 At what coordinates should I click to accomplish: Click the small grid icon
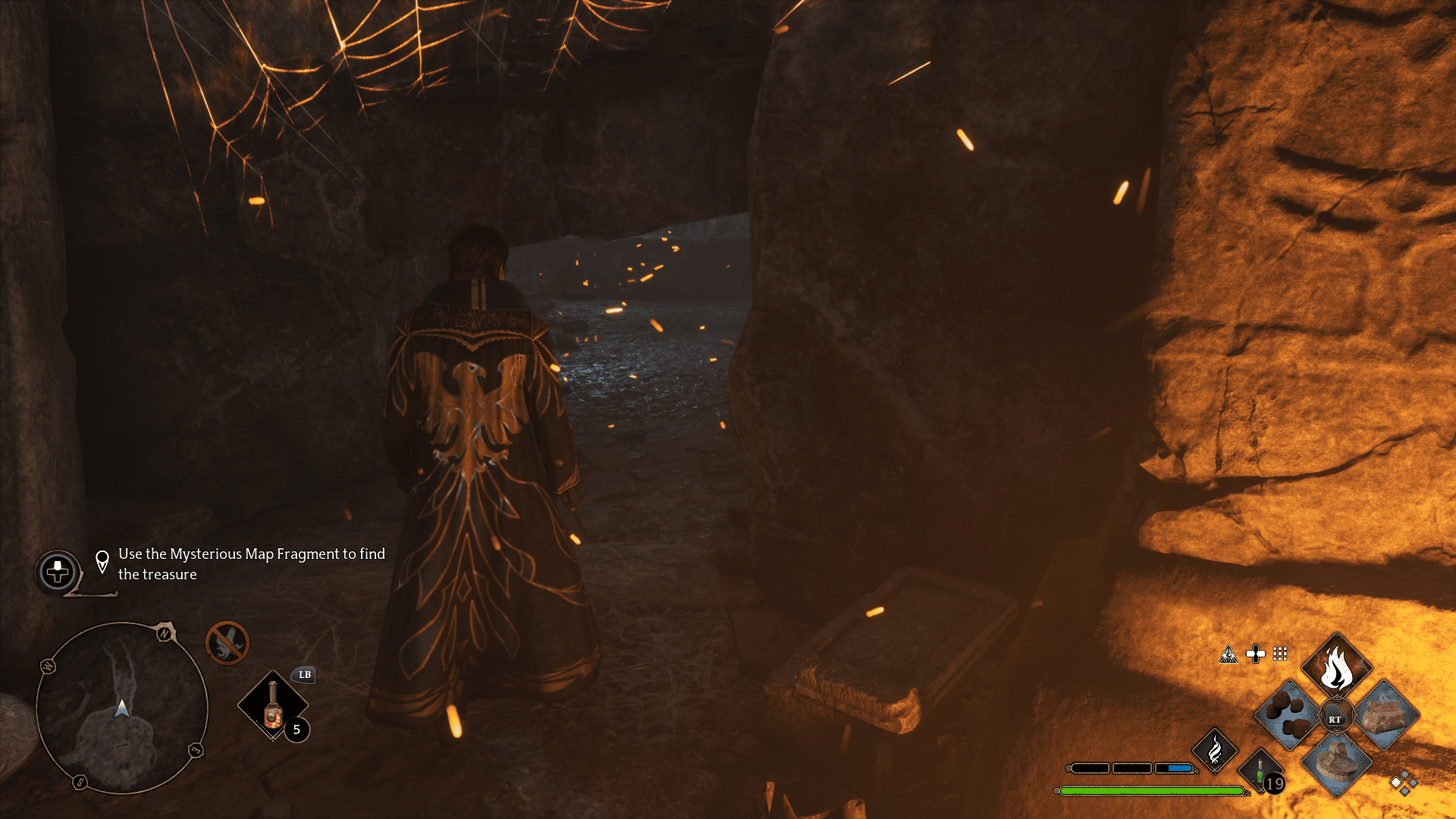click(1280, 654)
